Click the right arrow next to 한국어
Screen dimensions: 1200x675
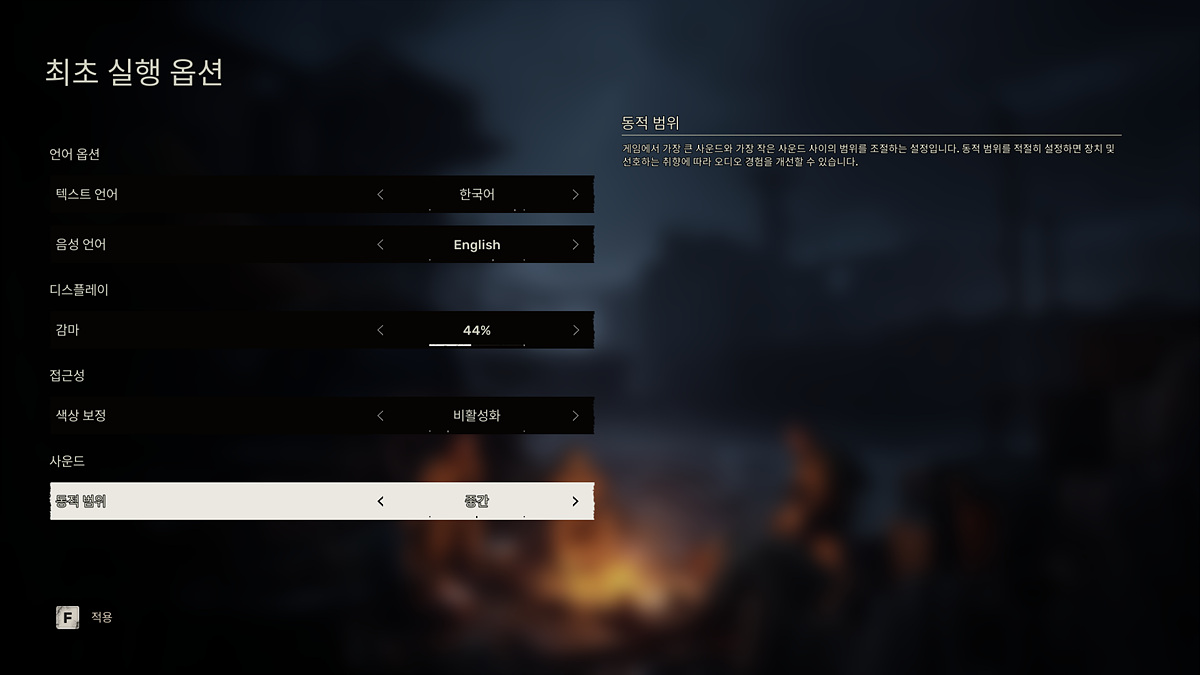[x=575, y=194]
